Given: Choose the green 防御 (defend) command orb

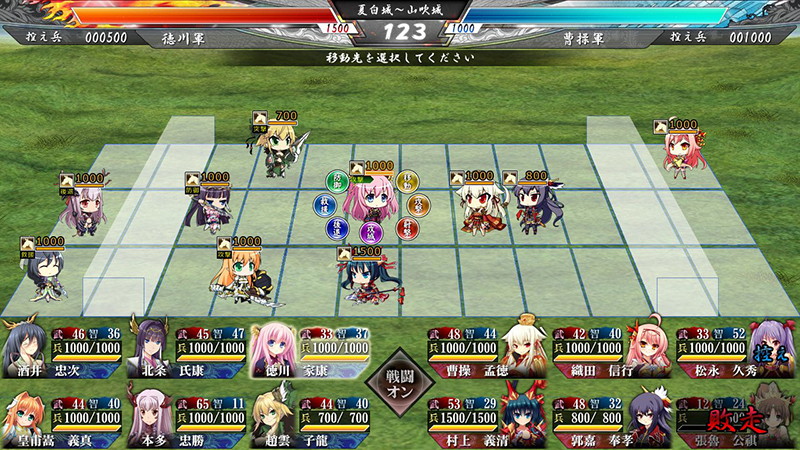Looking at the screenshot, I should [336, 181].
